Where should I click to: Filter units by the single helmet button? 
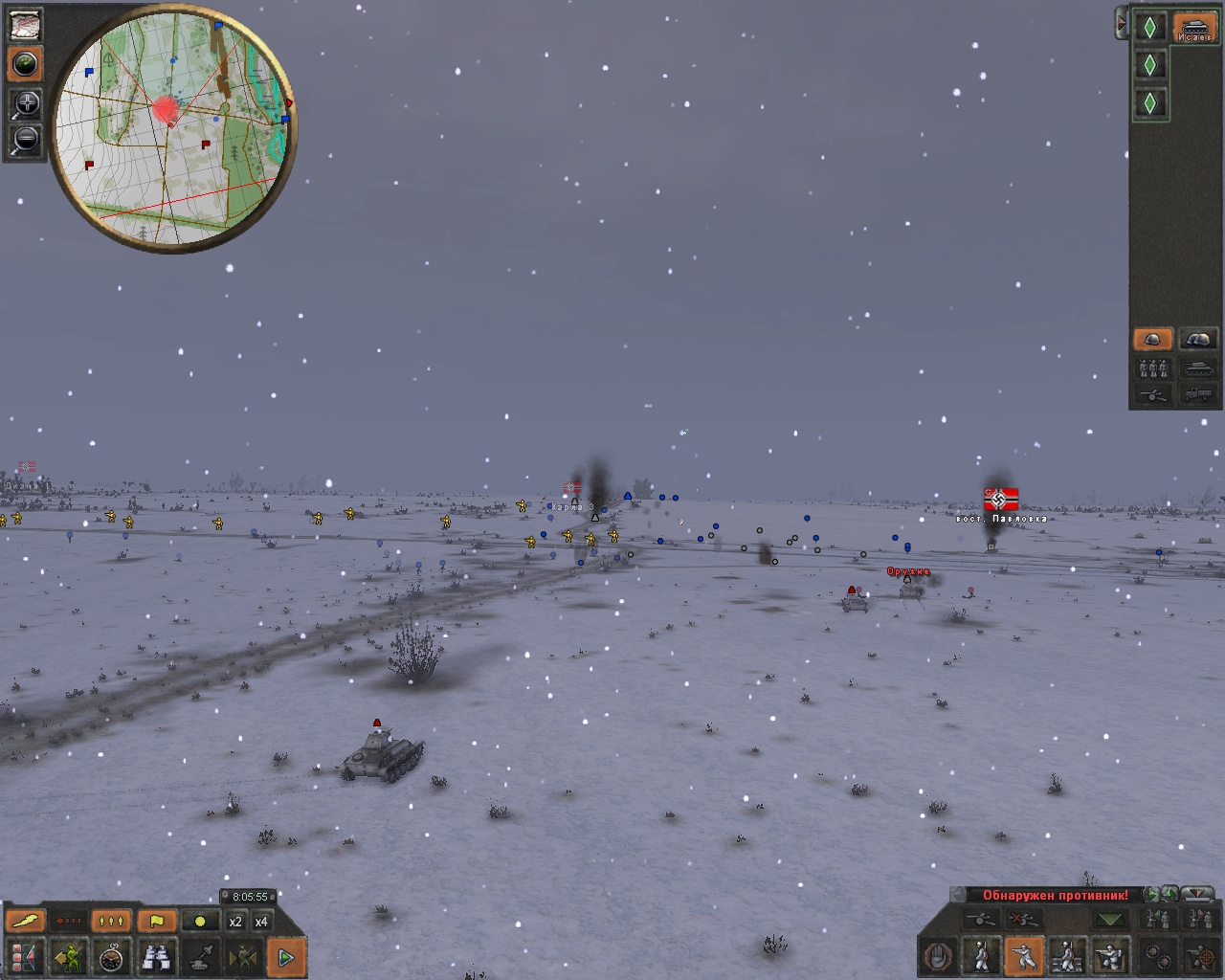(x=1152, y=339)
